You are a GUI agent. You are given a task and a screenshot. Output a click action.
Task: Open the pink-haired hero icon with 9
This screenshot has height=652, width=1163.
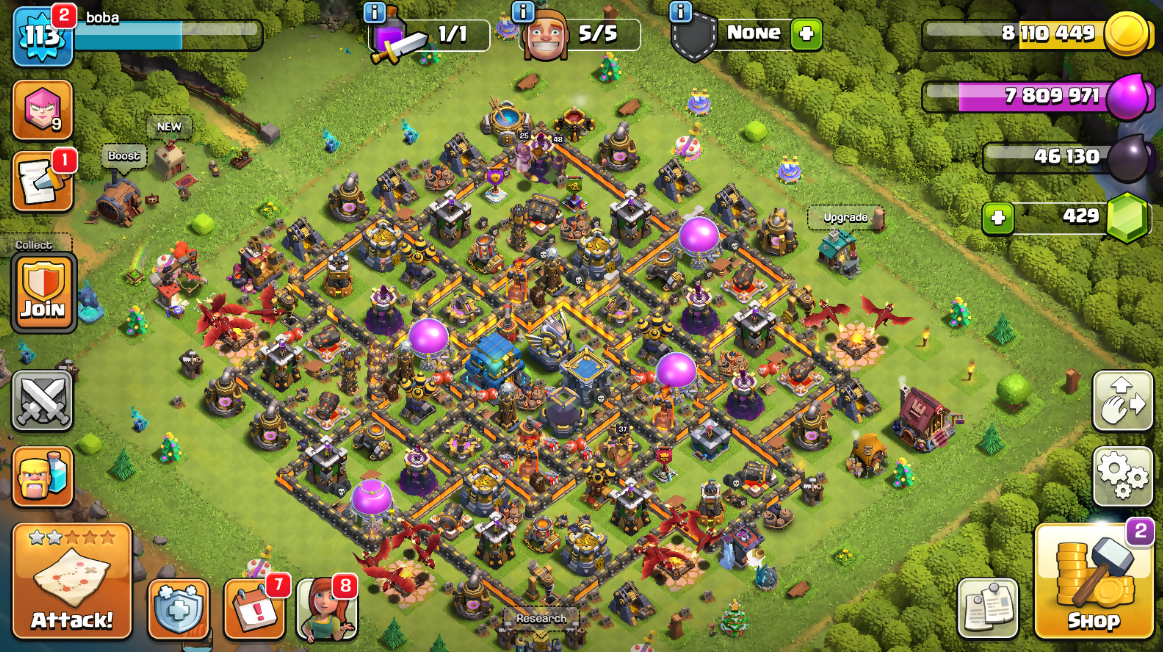click(43, 110)
